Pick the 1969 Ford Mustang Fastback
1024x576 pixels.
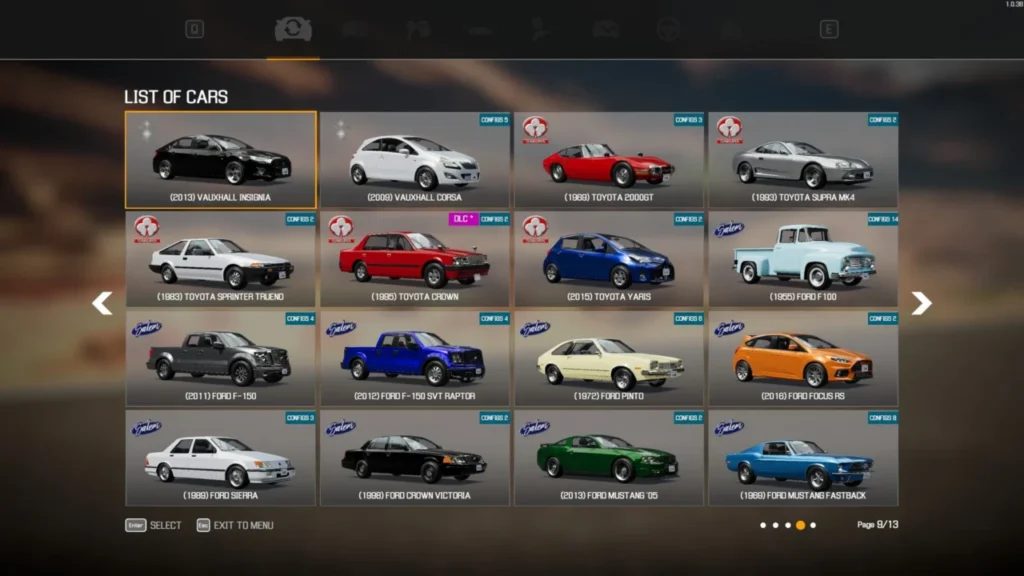point(803,457)
